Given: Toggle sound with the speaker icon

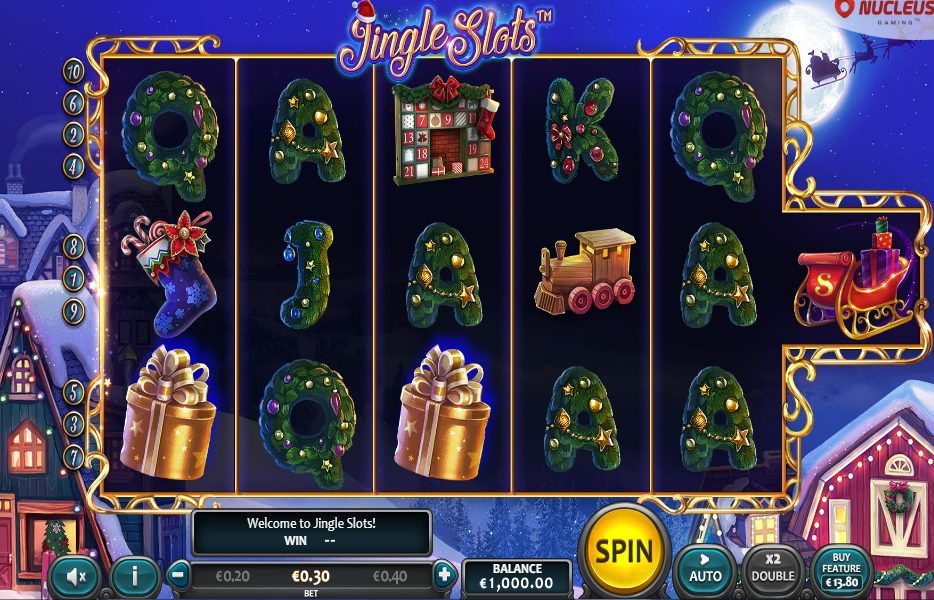Looking at the screenshot, I should 76,575.
